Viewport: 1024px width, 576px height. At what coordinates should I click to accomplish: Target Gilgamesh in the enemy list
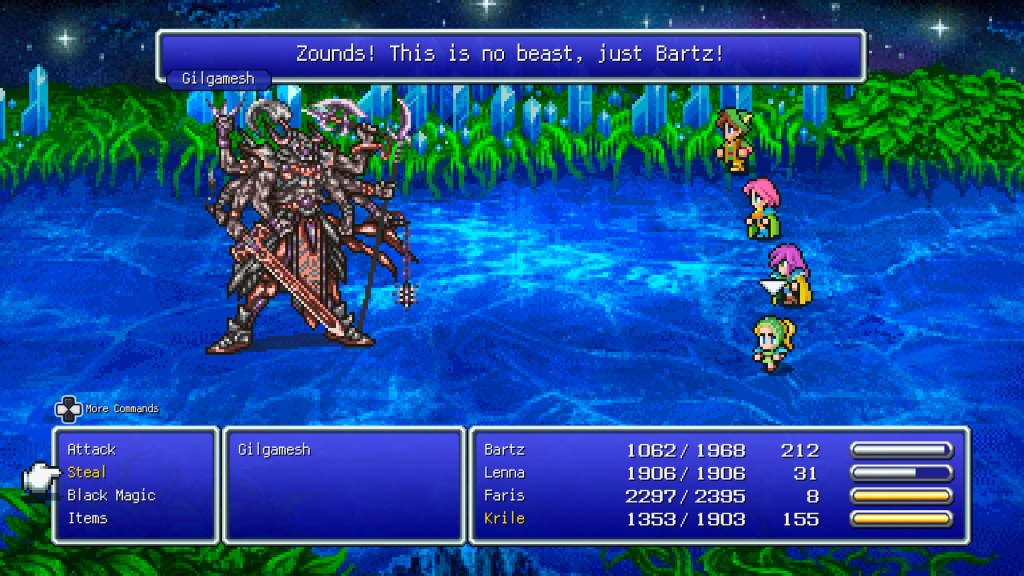[274, 450]
